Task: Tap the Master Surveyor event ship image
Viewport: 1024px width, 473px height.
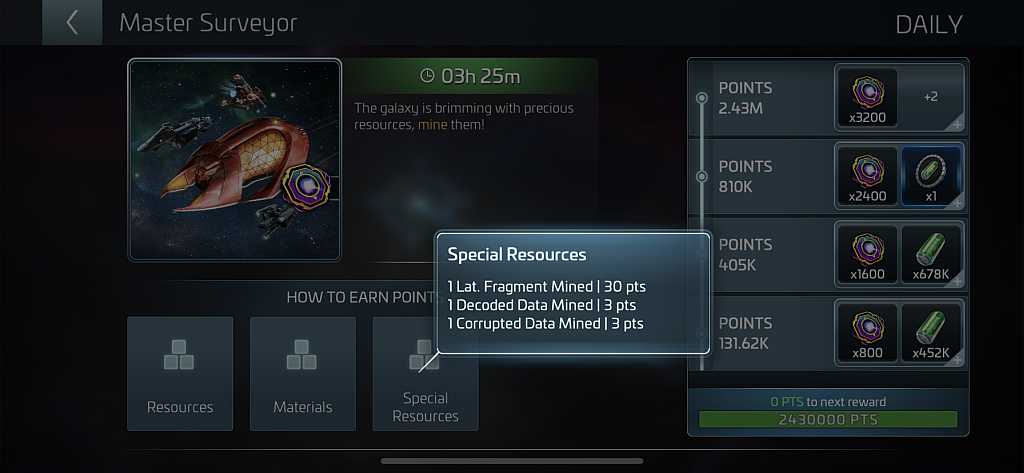Action: point(235,160)
